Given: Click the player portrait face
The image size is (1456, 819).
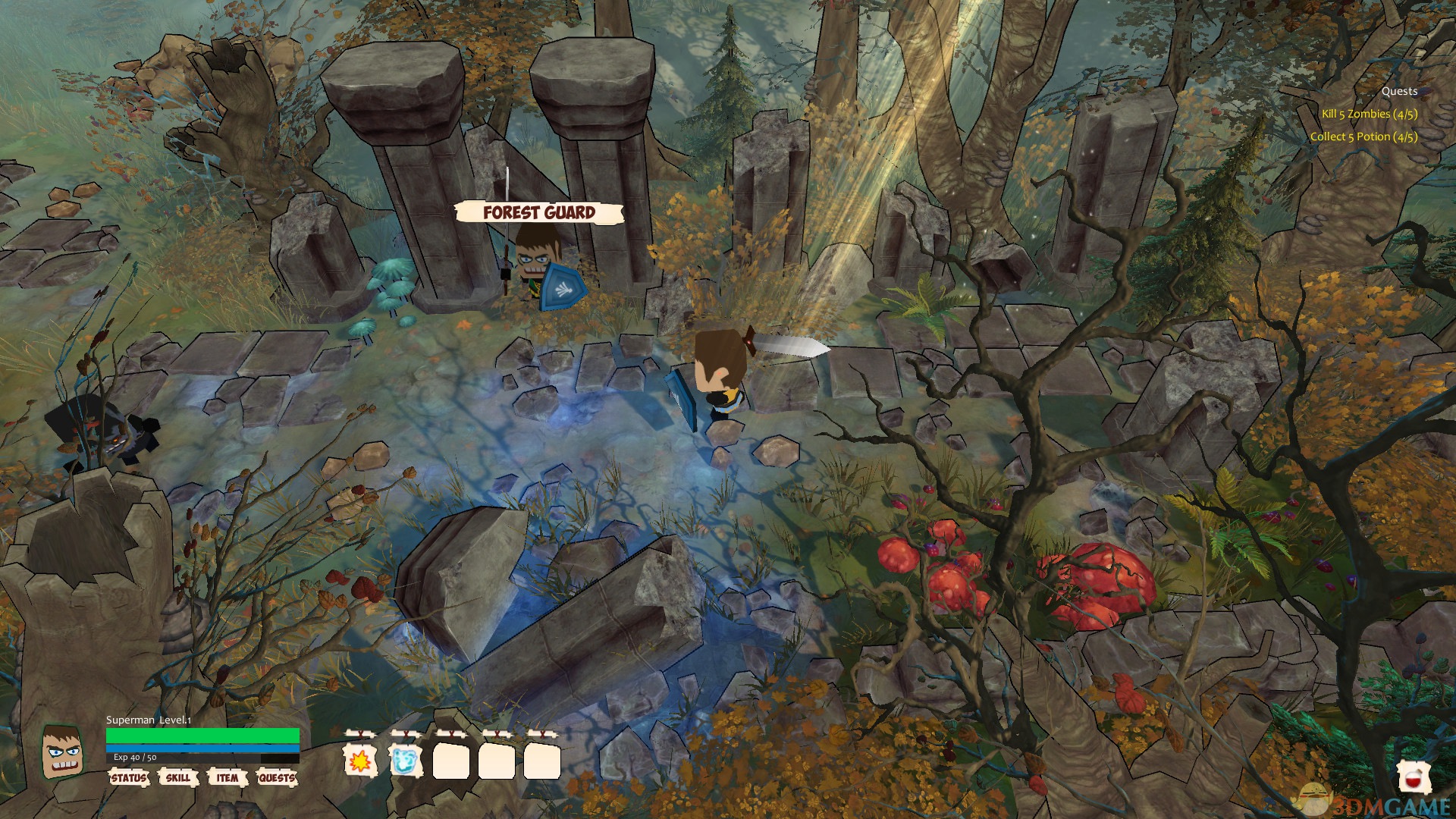Looking at the screenshot, I should pyautogui.click(x=62, y=753).
